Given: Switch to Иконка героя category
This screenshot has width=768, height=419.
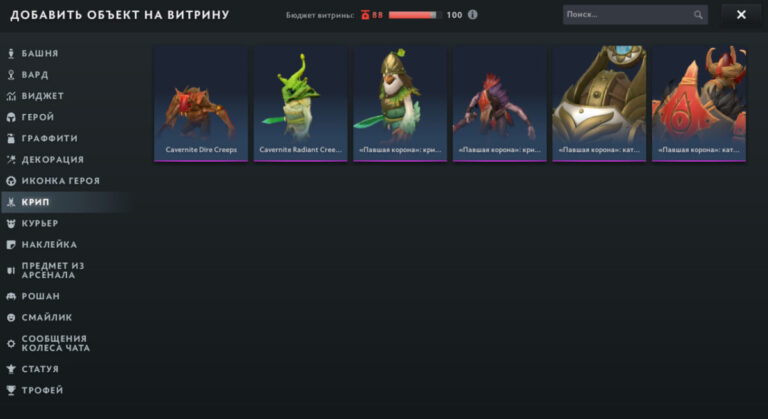Looking at the screenshot, I should pos(60,181).
